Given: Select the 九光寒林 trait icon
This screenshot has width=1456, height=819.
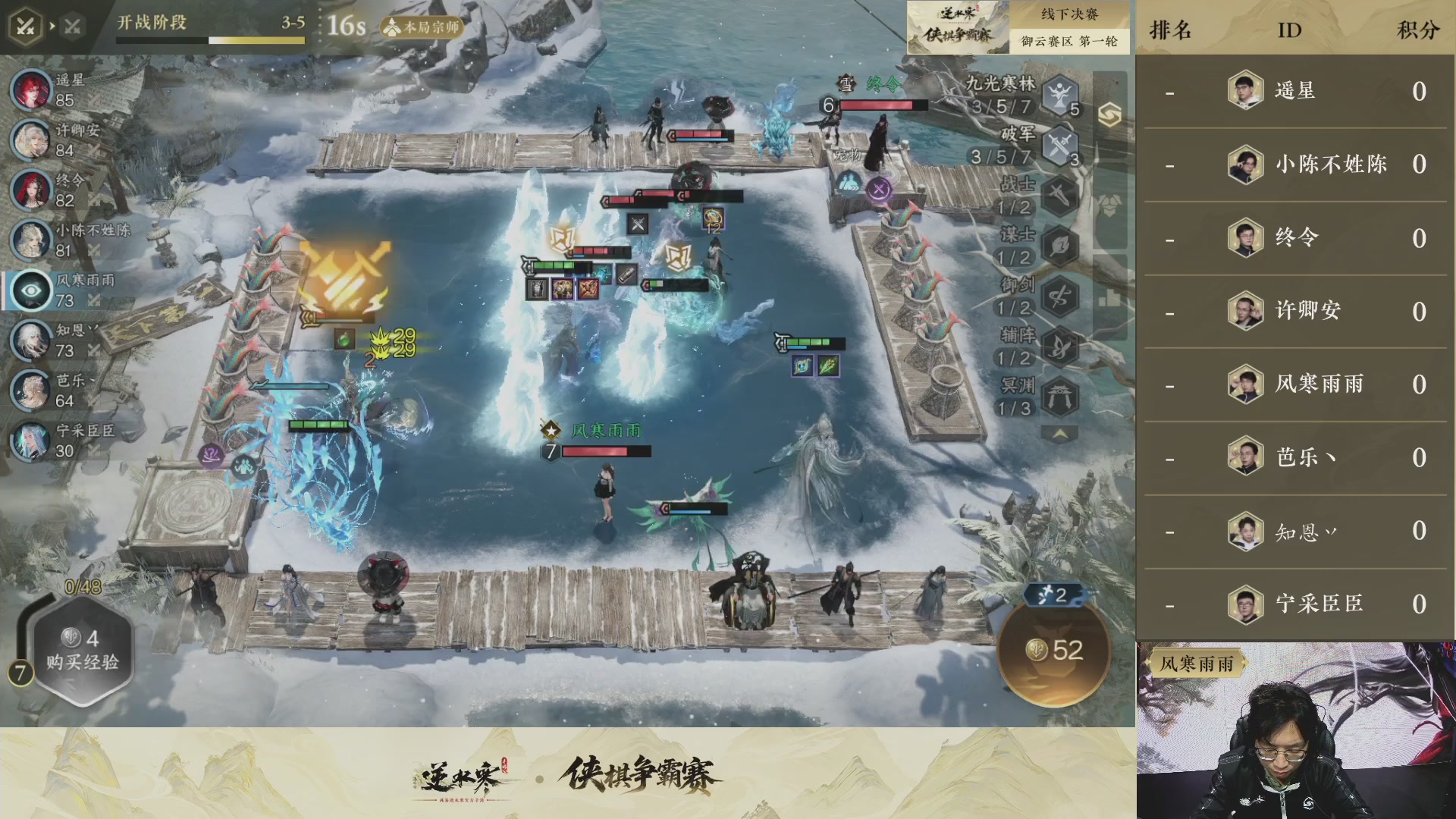Looking at the screenshot, I should click(1059, 97).
